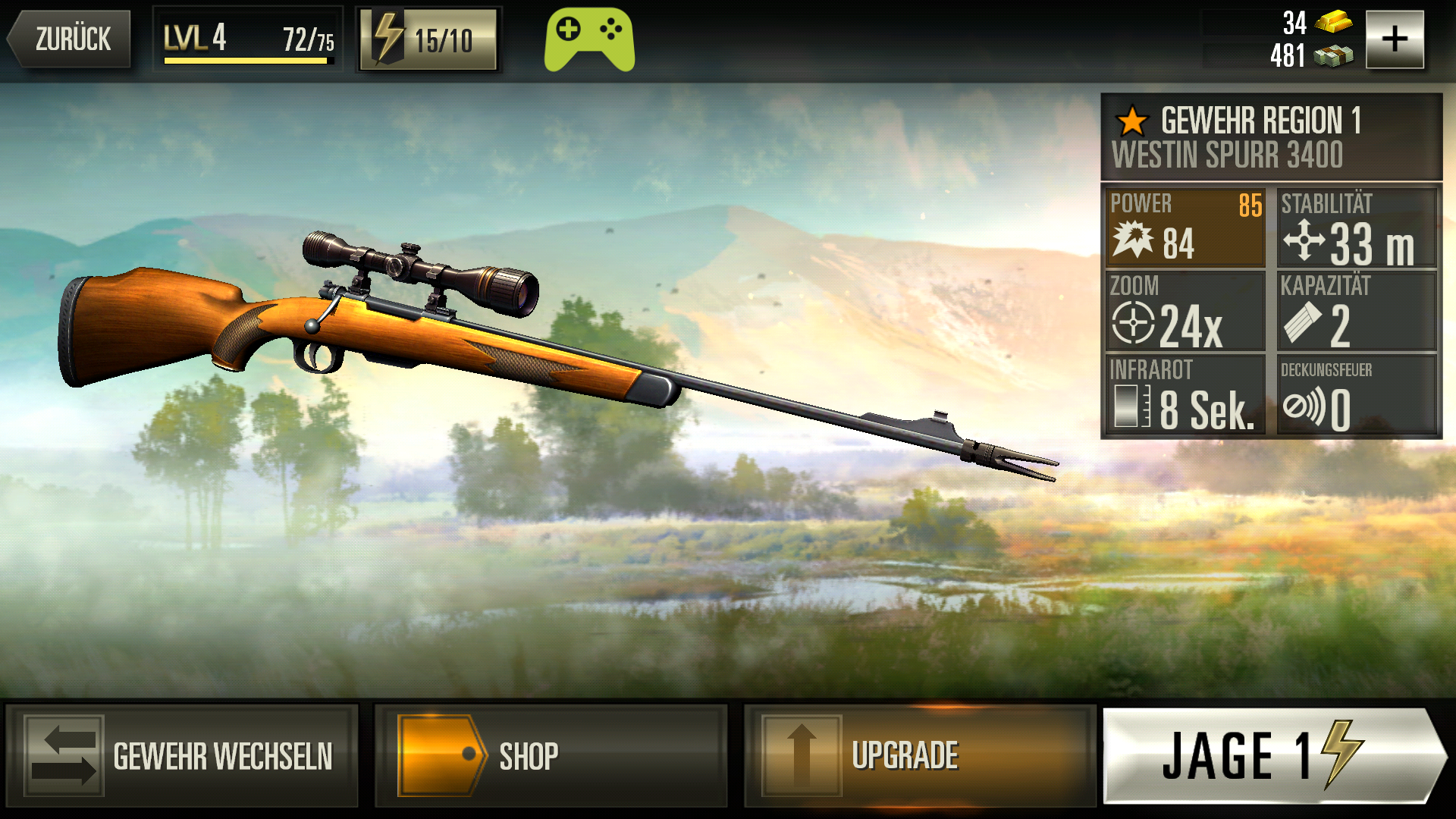Open the Shop
This screenshot has height=819, width=1456.
[551, 755]
